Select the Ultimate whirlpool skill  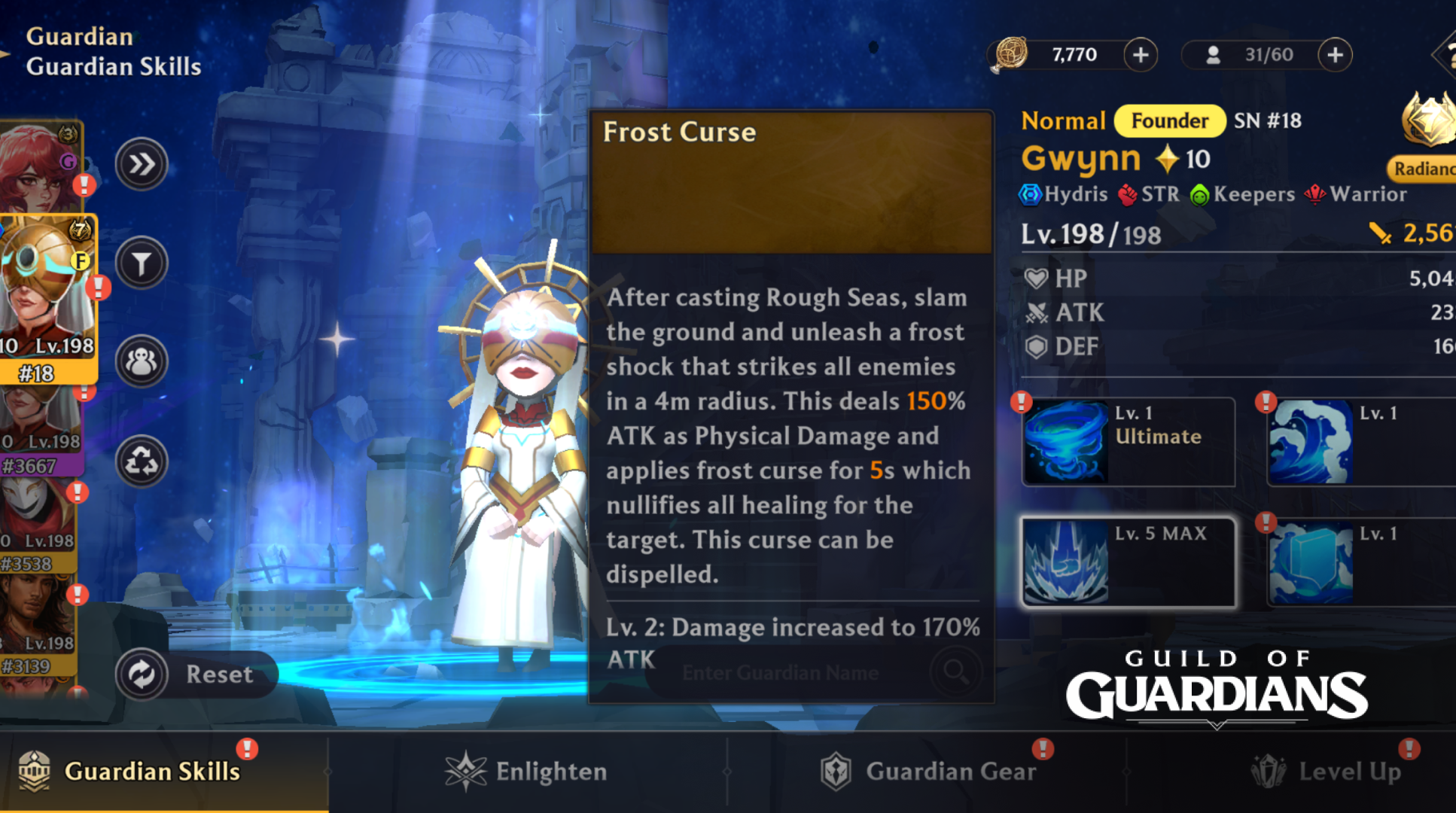click(1128, 442)
